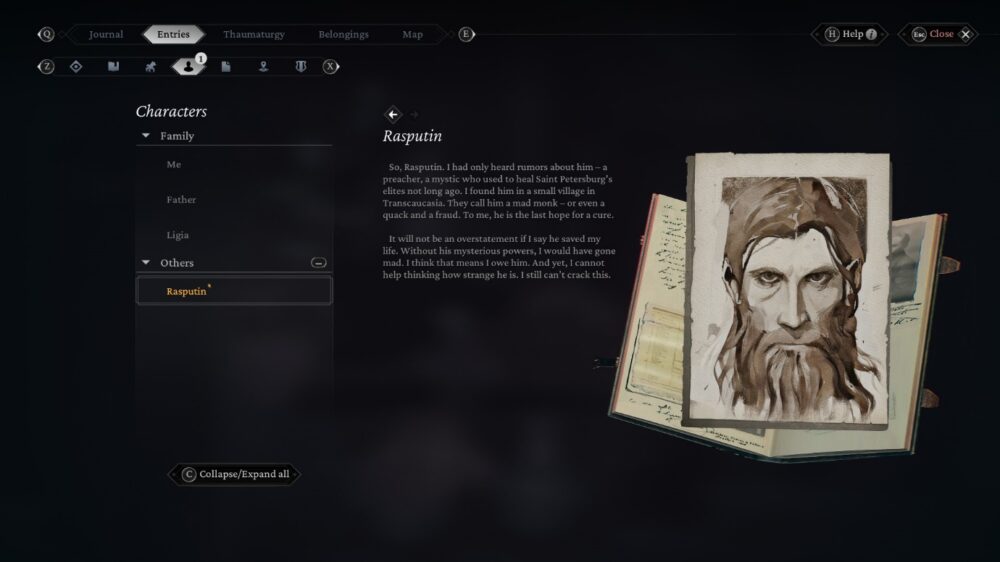Choose the open book entries category

[113, 66]
